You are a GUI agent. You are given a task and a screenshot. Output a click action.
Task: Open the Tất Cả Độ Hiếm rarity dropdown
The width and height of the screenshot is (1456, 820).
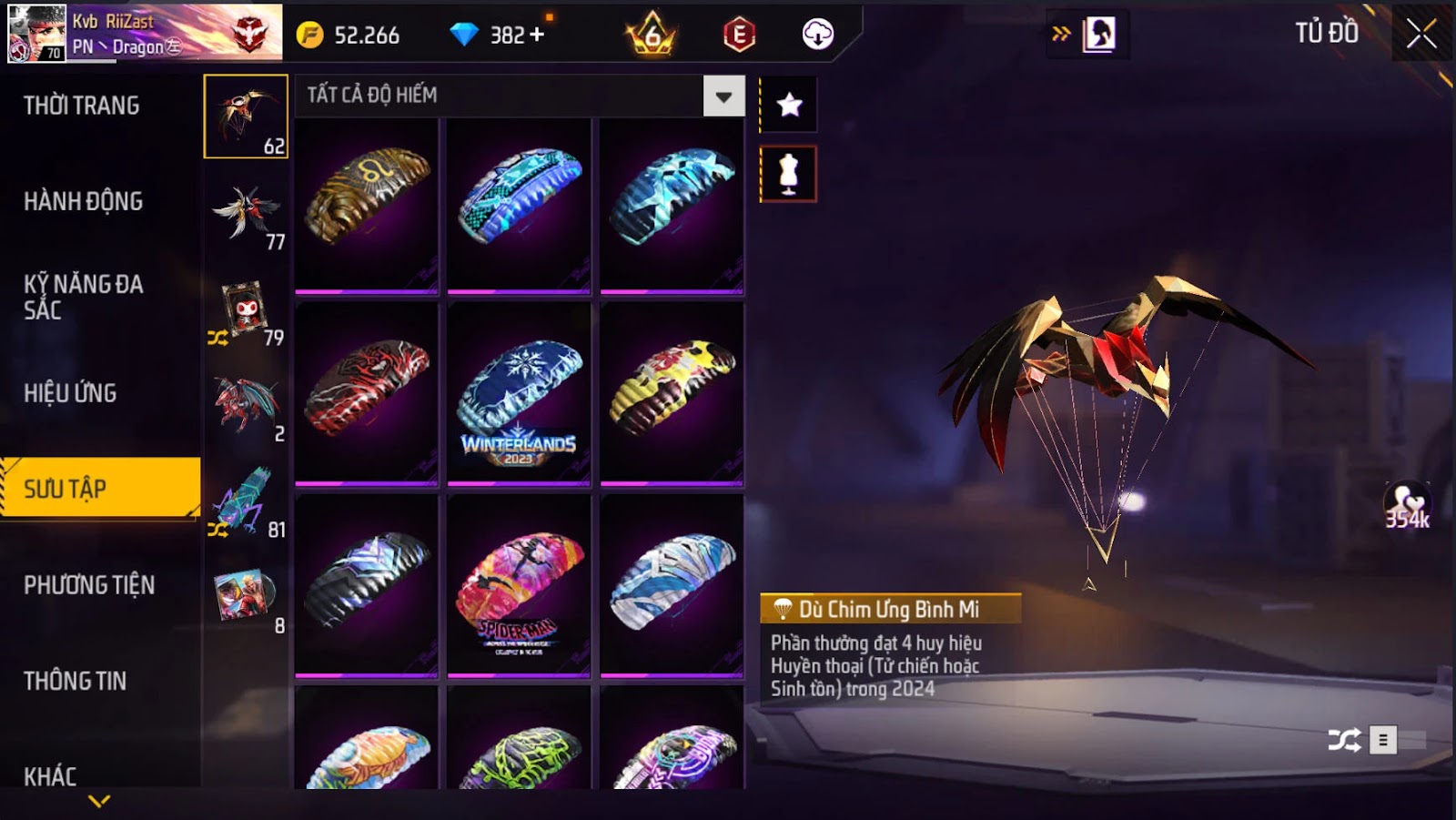pyautogui.click(x=723, y=96)
